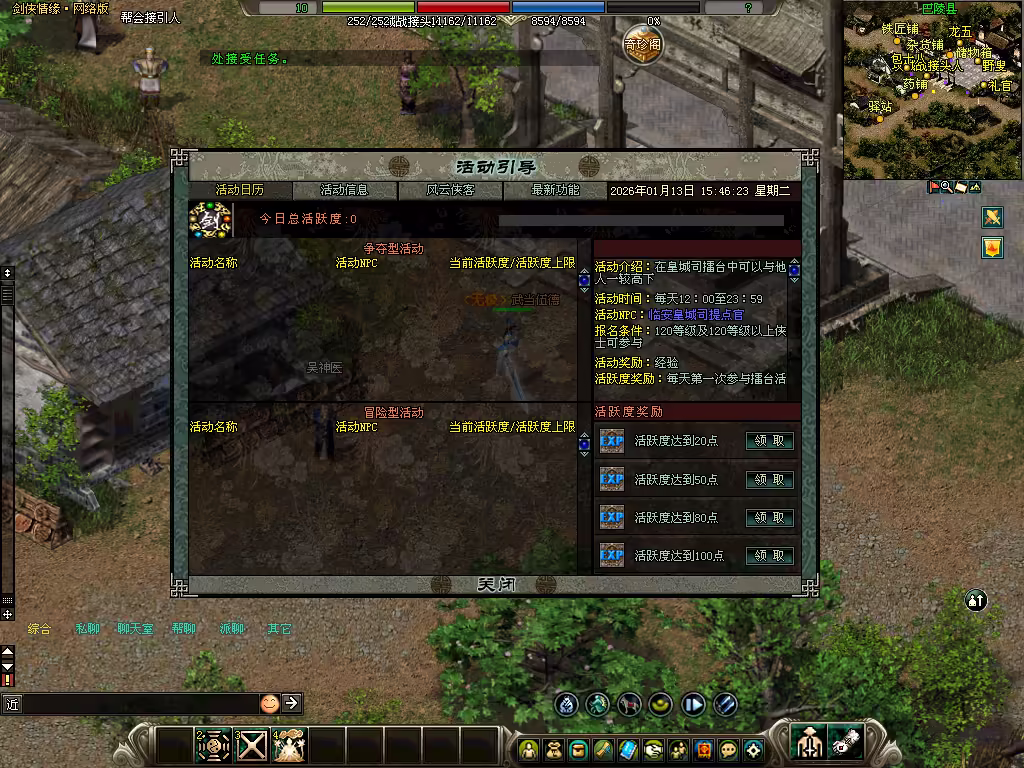
Task: Claim the 100-point activity reward
Action: 770,555
